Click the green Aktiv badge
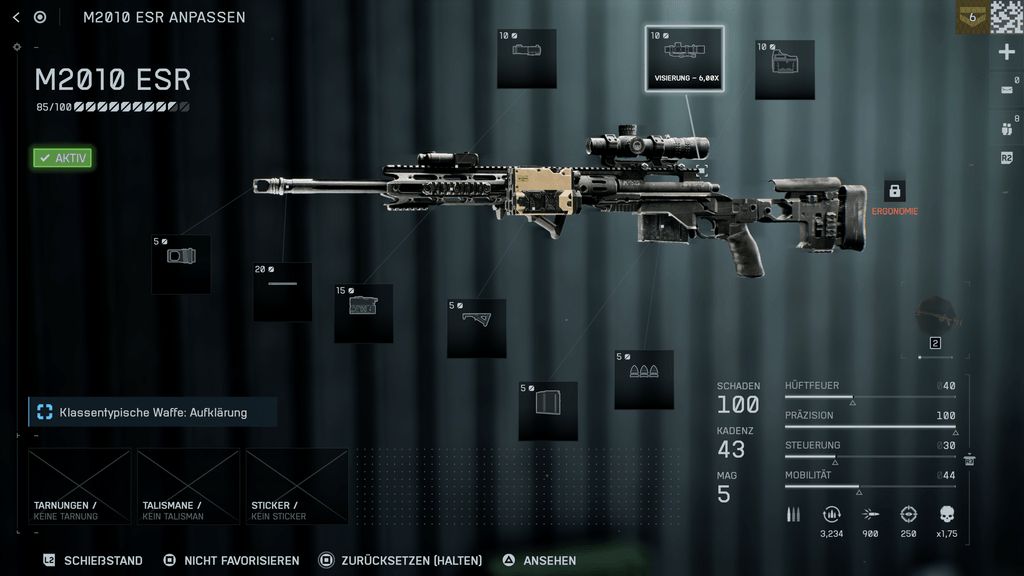 tap(62, 158)
